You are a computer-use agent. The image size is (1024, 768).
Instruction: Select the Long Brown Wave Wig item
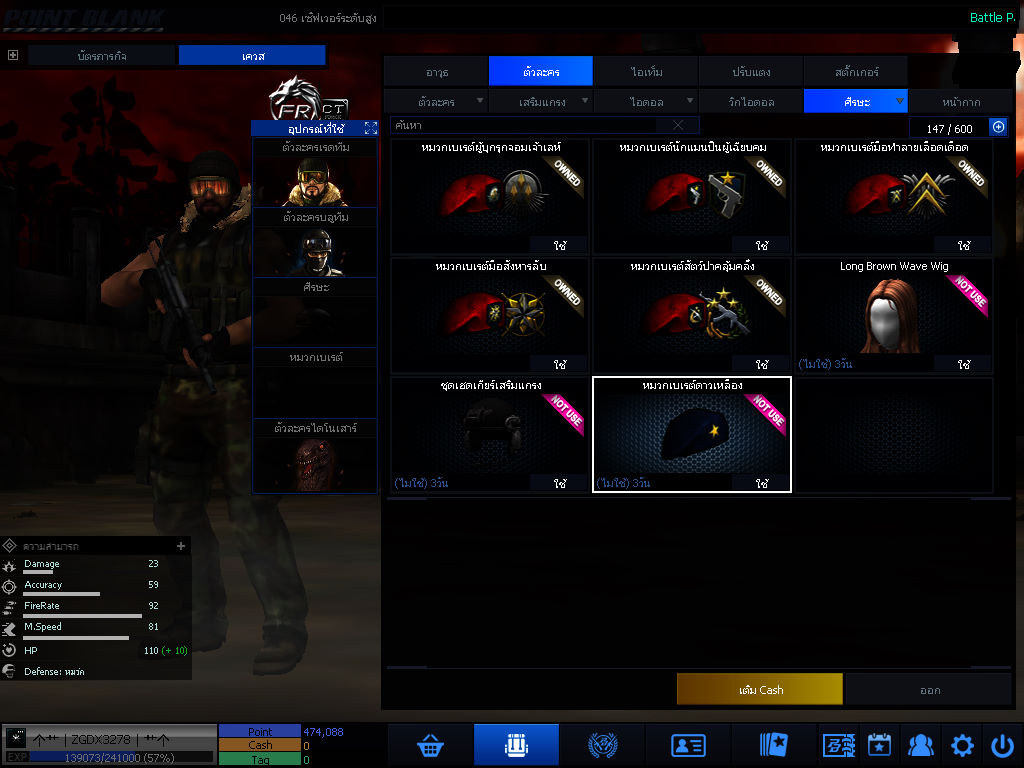[894, 315]
